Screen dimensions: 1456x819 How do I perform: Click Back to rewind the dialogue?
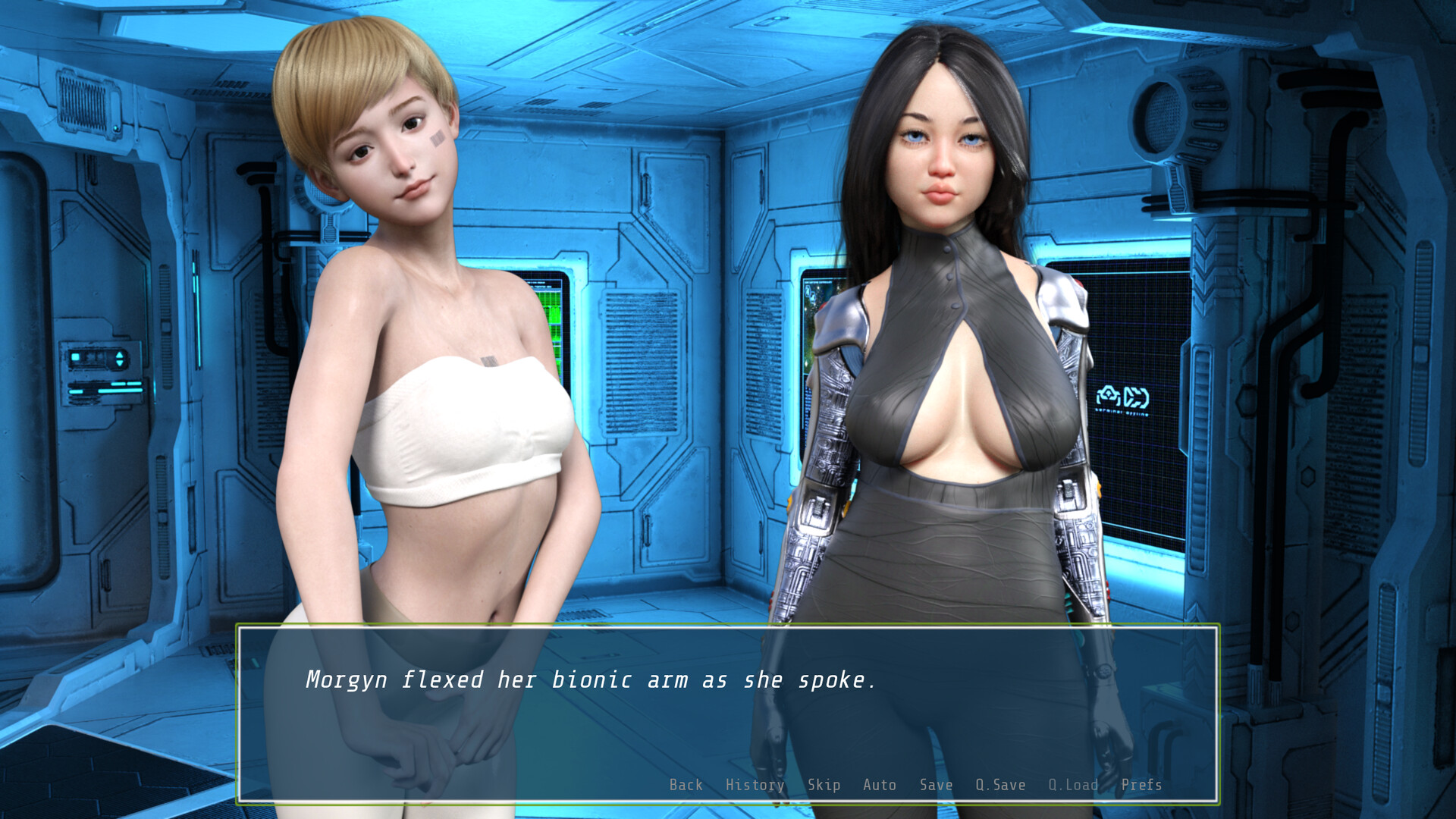click(685, 786)
